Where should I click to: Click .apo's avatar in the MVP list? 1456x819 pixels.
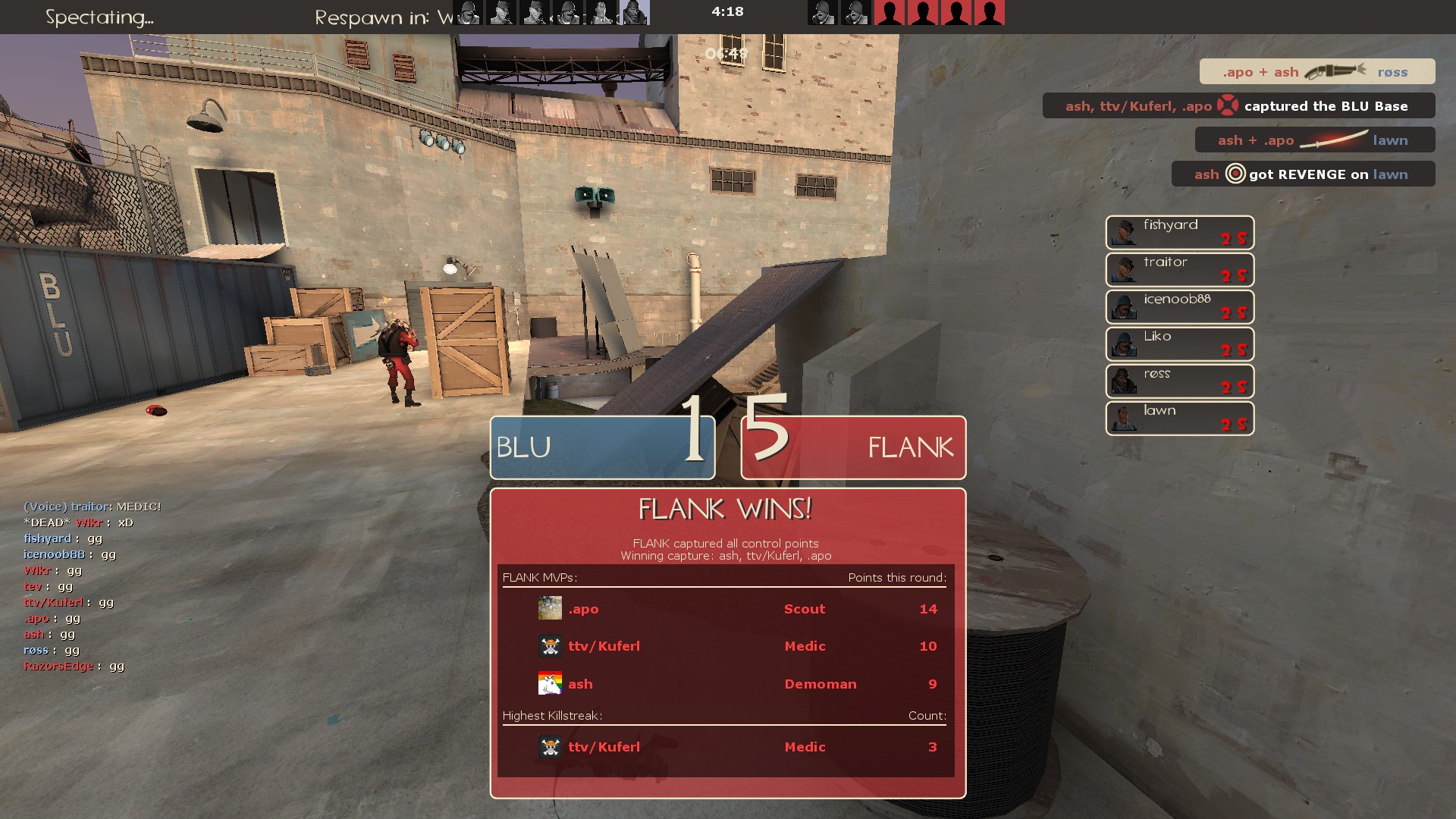coord(550,608)
